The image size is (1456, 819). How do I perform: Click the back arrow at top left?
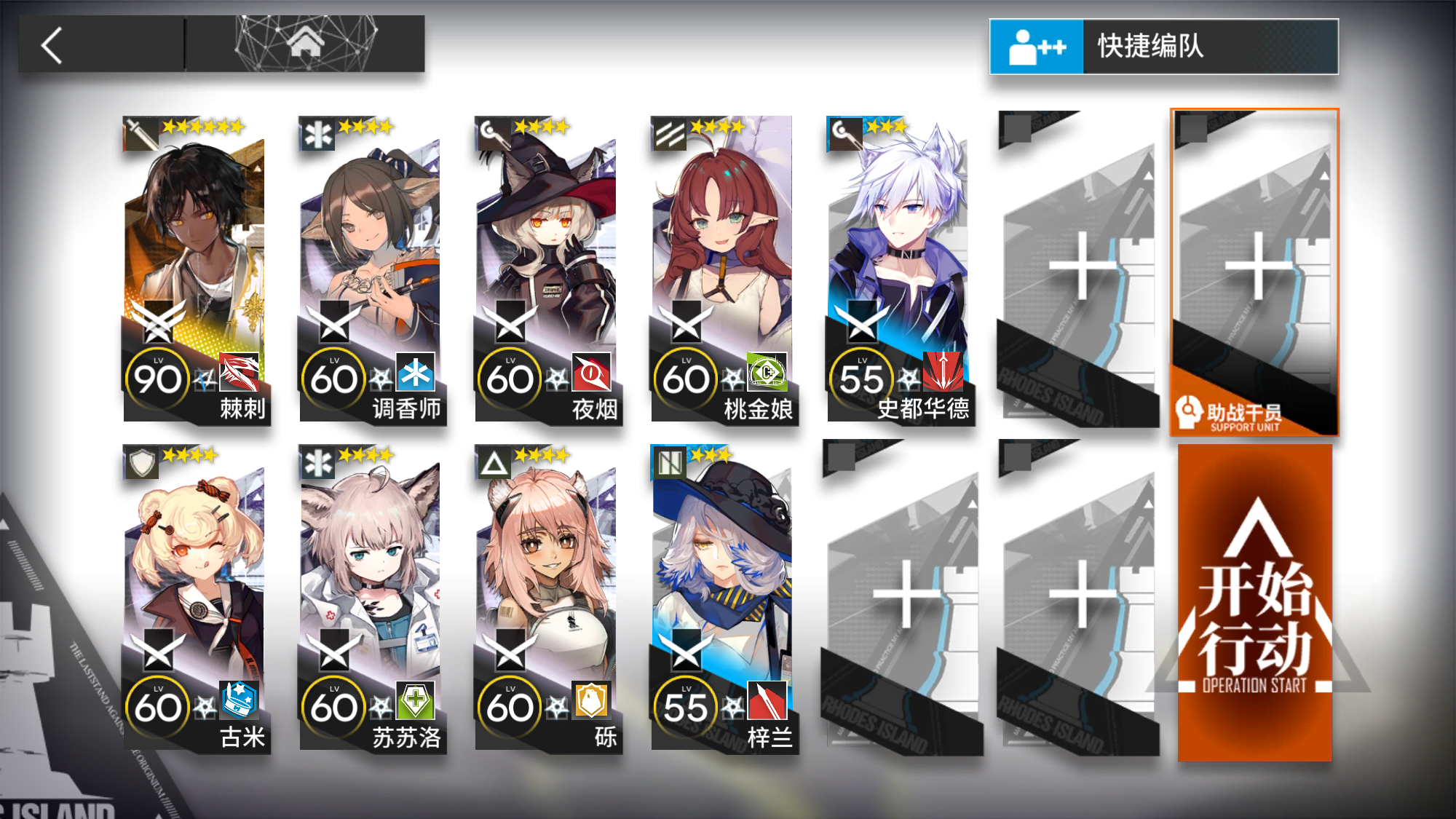point(50,45)
